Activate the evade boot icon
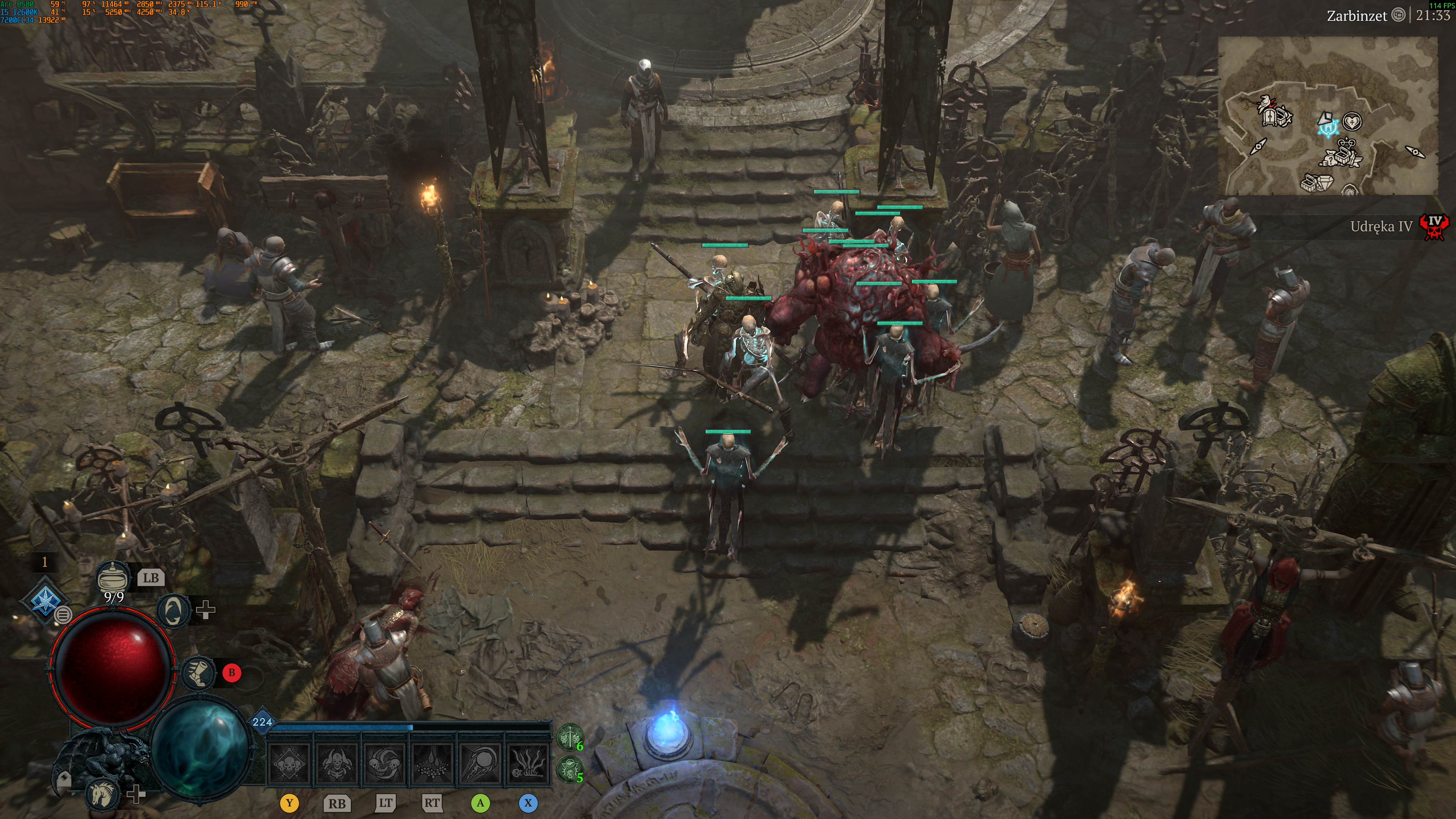 (198, 672)
